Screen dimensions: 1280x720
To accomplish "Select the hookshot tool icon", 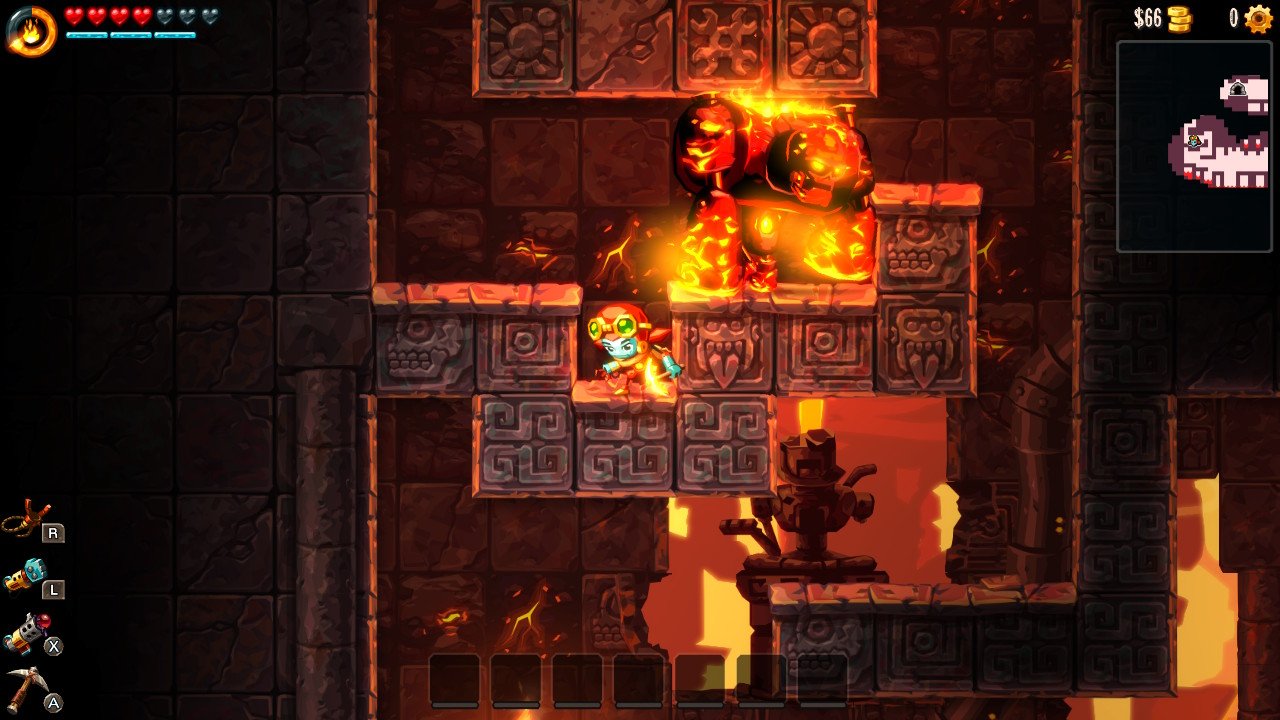I will pos(25,518).
